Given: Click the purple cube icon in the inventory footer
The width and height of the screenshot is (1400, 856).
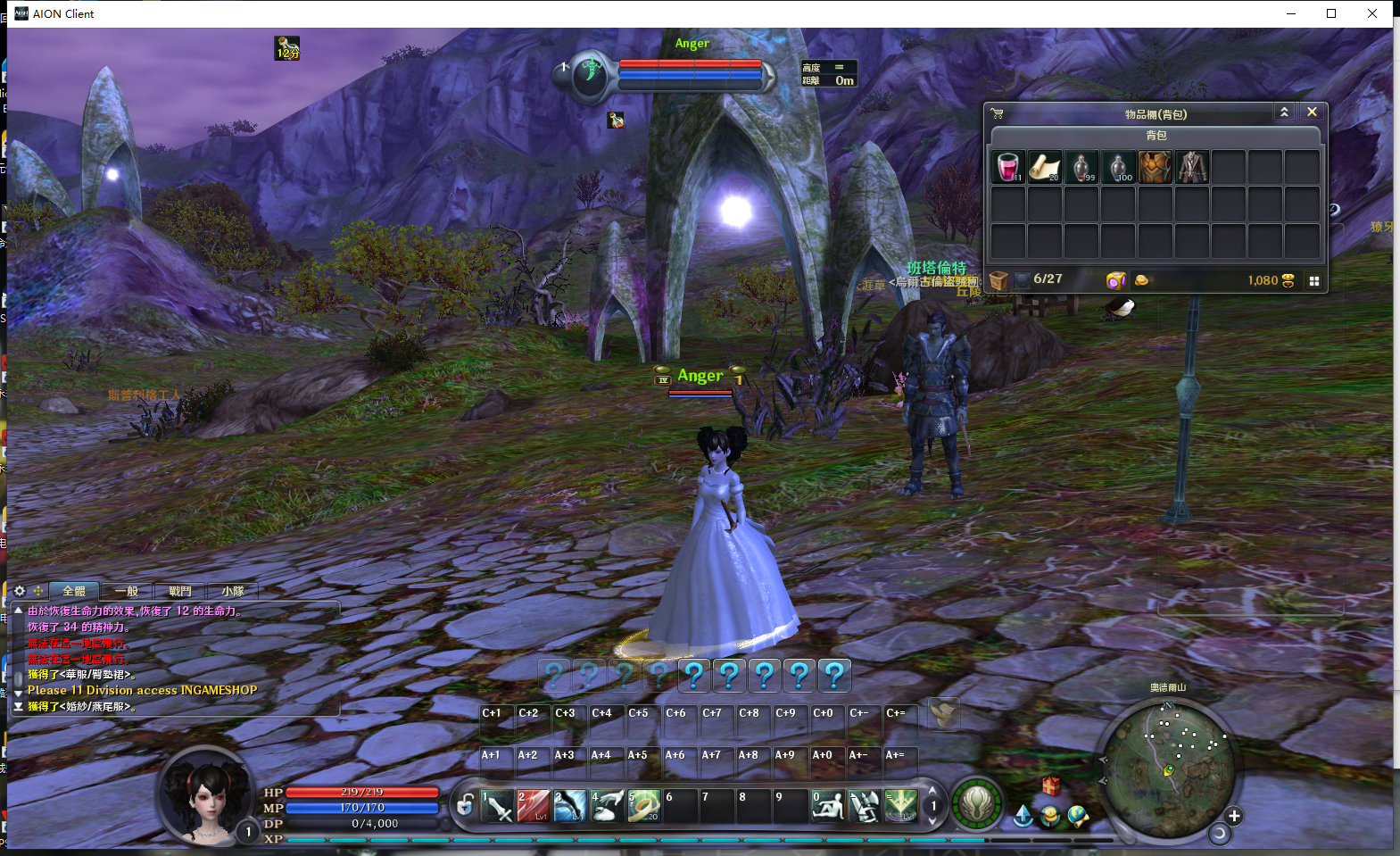Looking at the screenshot, I should (x=1115, y=280).
